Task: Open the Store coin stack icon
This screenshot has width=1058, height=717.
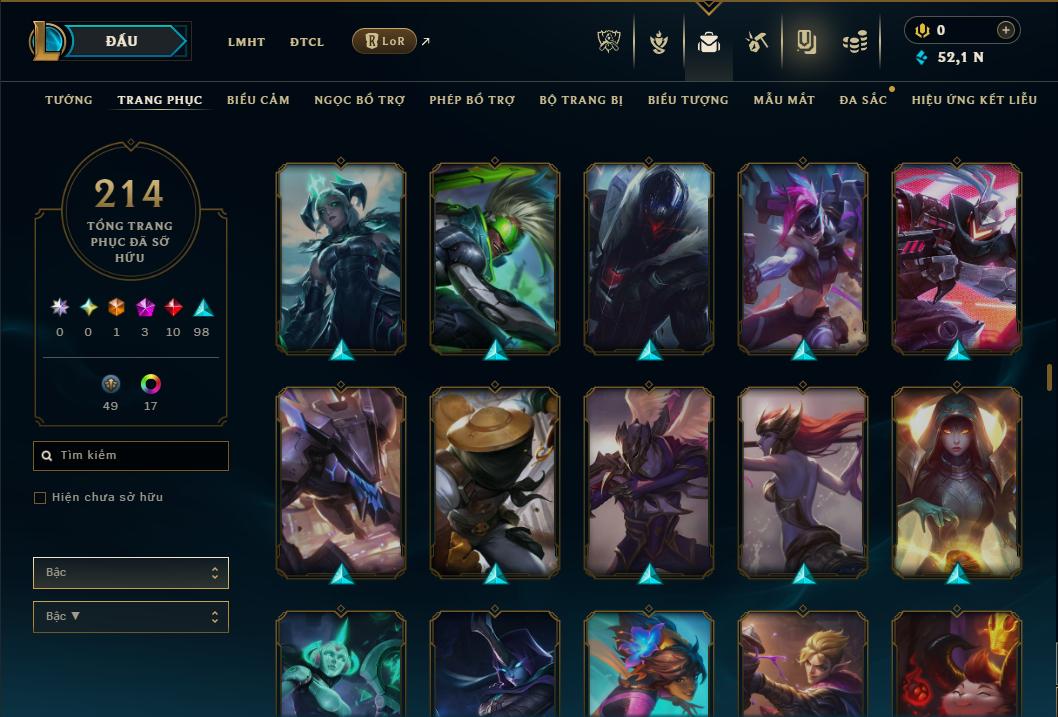Action: tap(854, 42)
